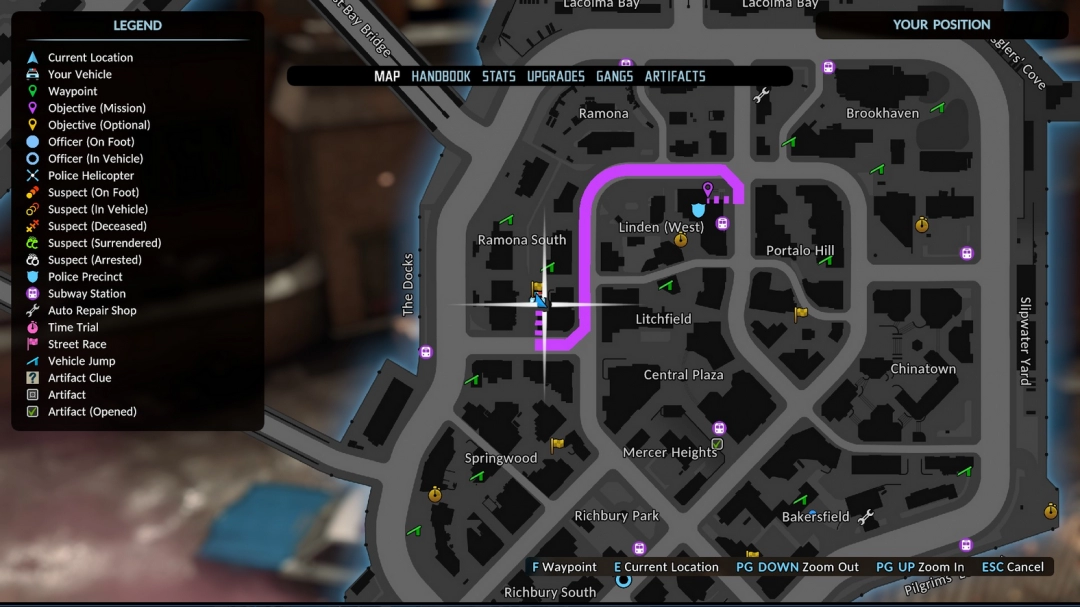Select the blue police precinct shield marker
1080x607 pixels.
tap(698, 209)
